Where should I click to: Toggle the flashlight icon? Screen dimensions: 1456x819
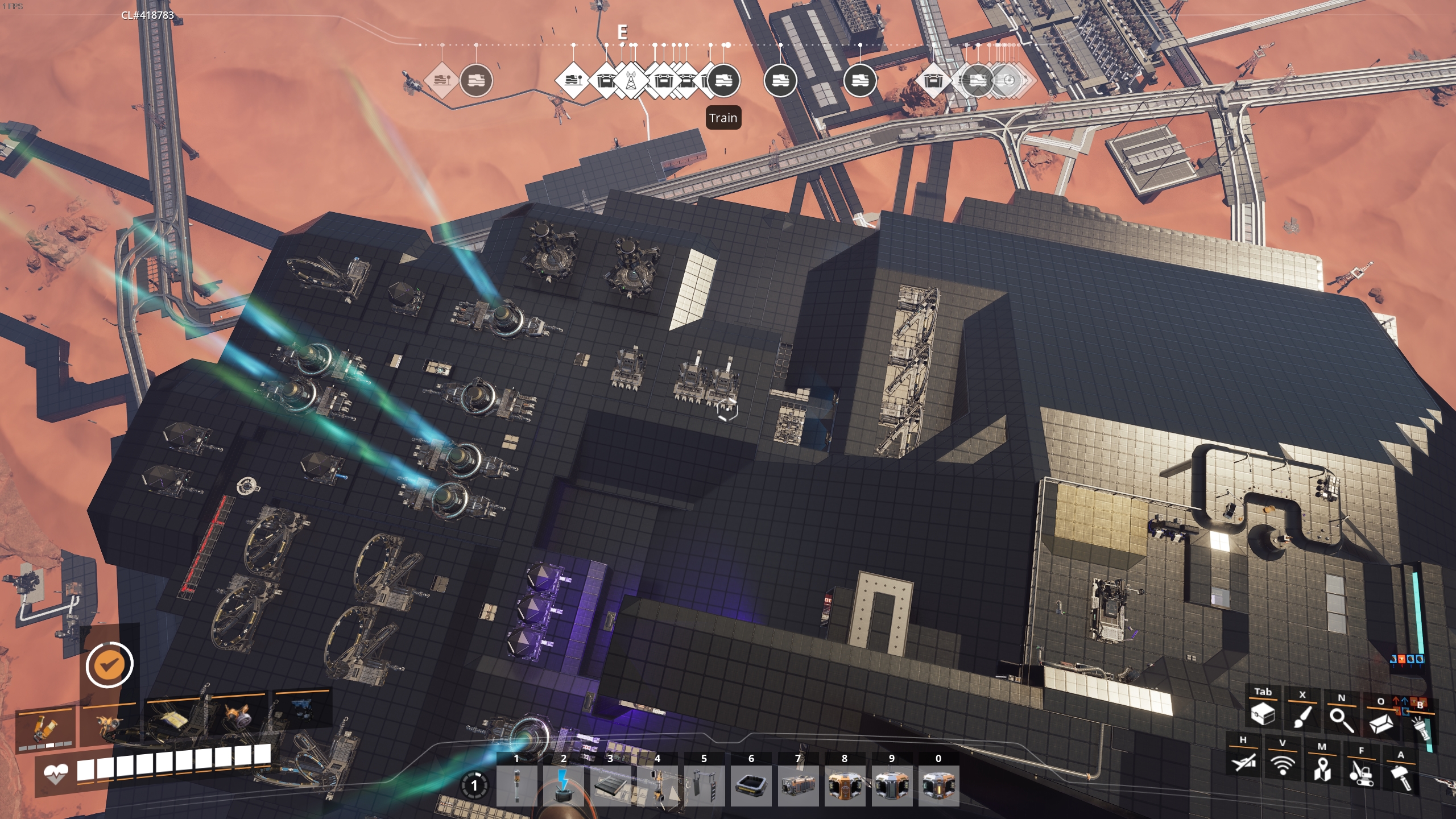pyautogui.click(x=1421, y=727)
